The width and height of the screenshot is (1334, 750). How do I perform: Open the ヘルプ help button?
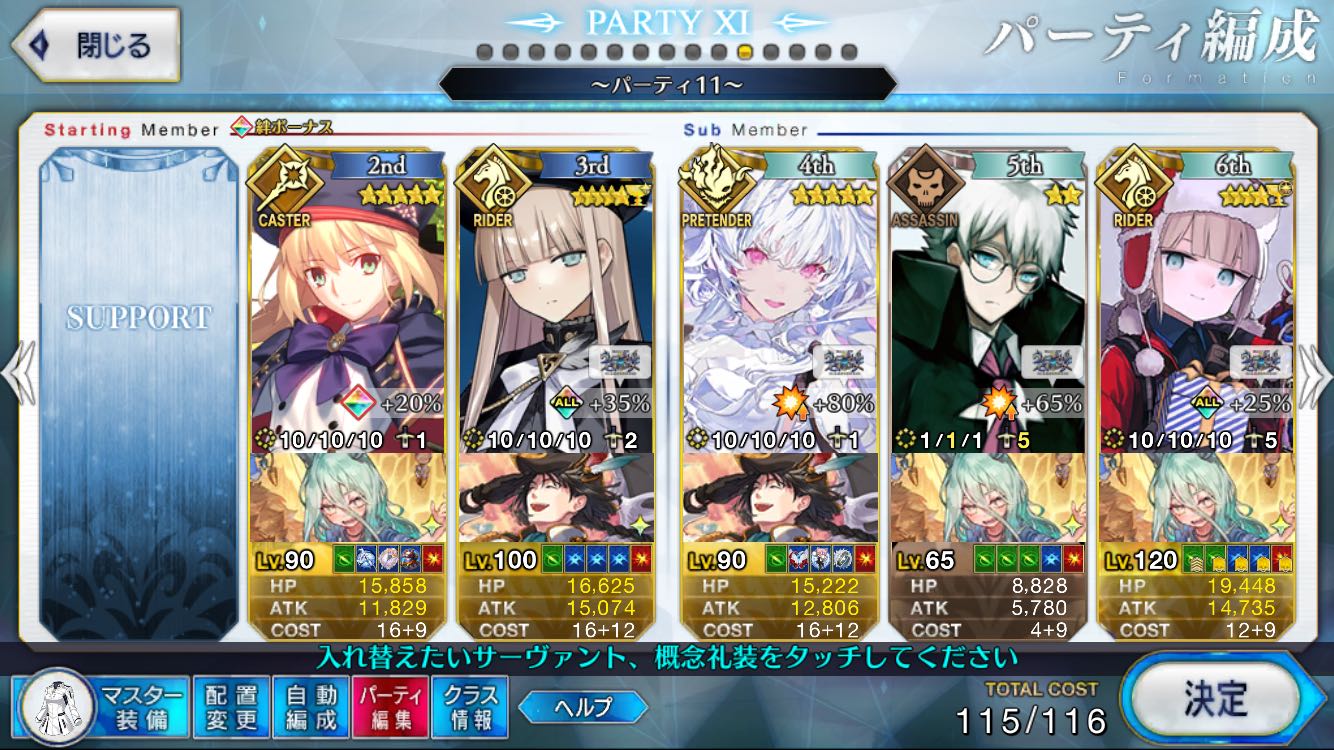583,707
